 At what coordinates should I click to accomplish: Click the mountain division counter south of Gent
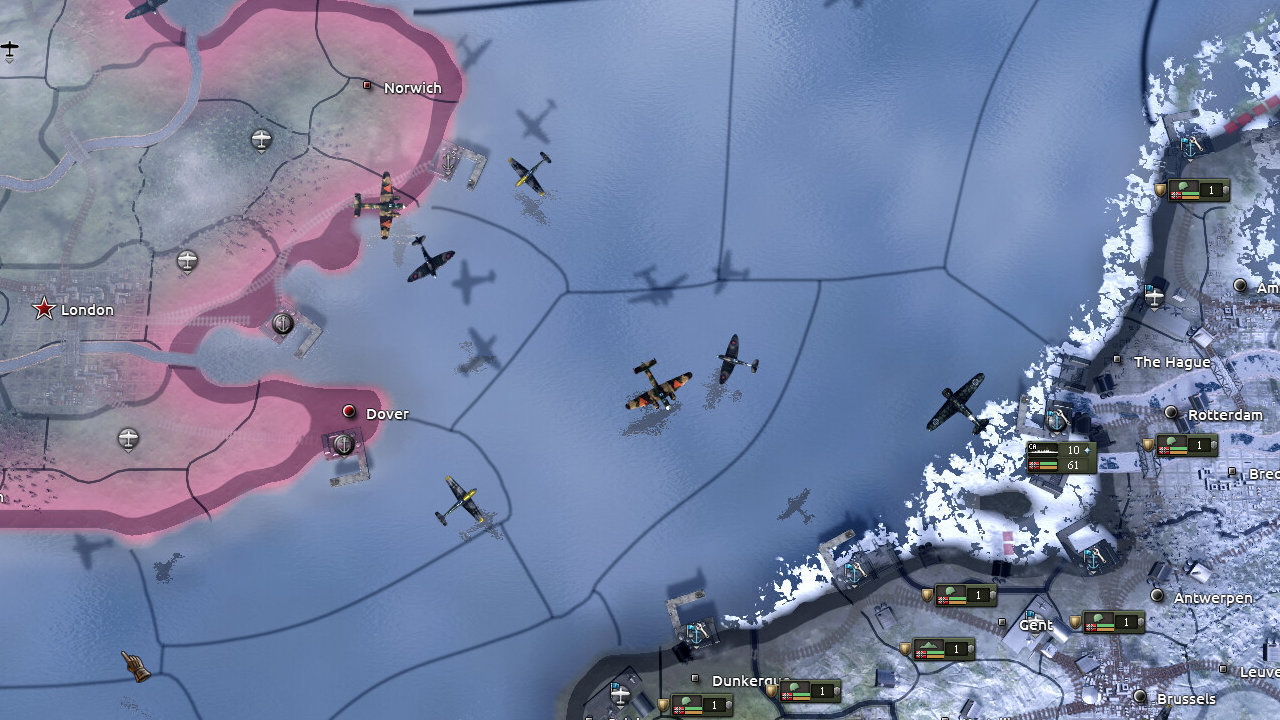944,649
